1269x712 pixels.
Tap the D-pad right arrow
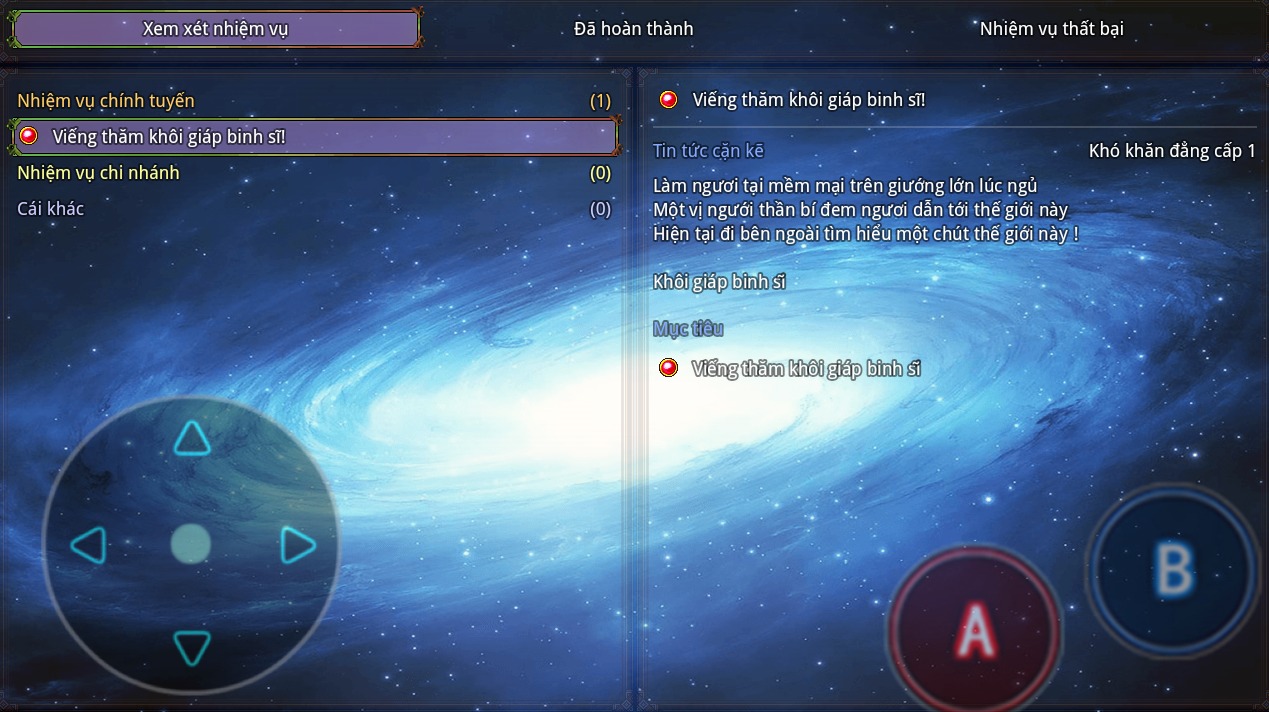point(297,546)
